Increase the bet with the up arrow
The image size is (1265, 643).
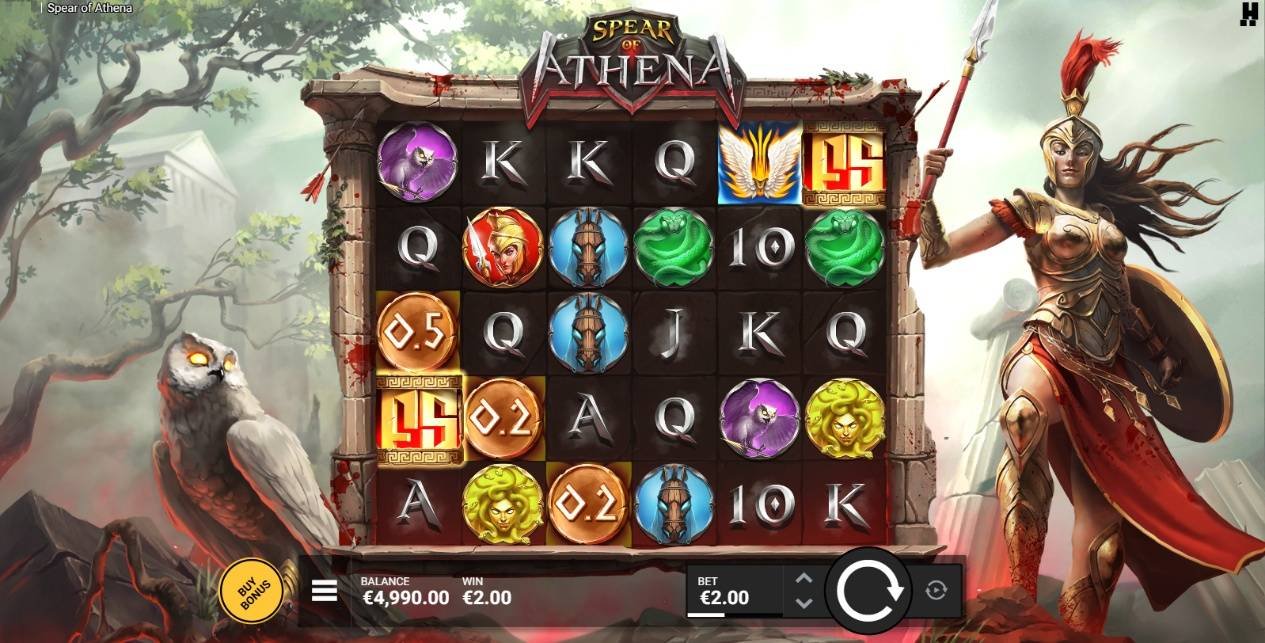(x=803, y=578)
